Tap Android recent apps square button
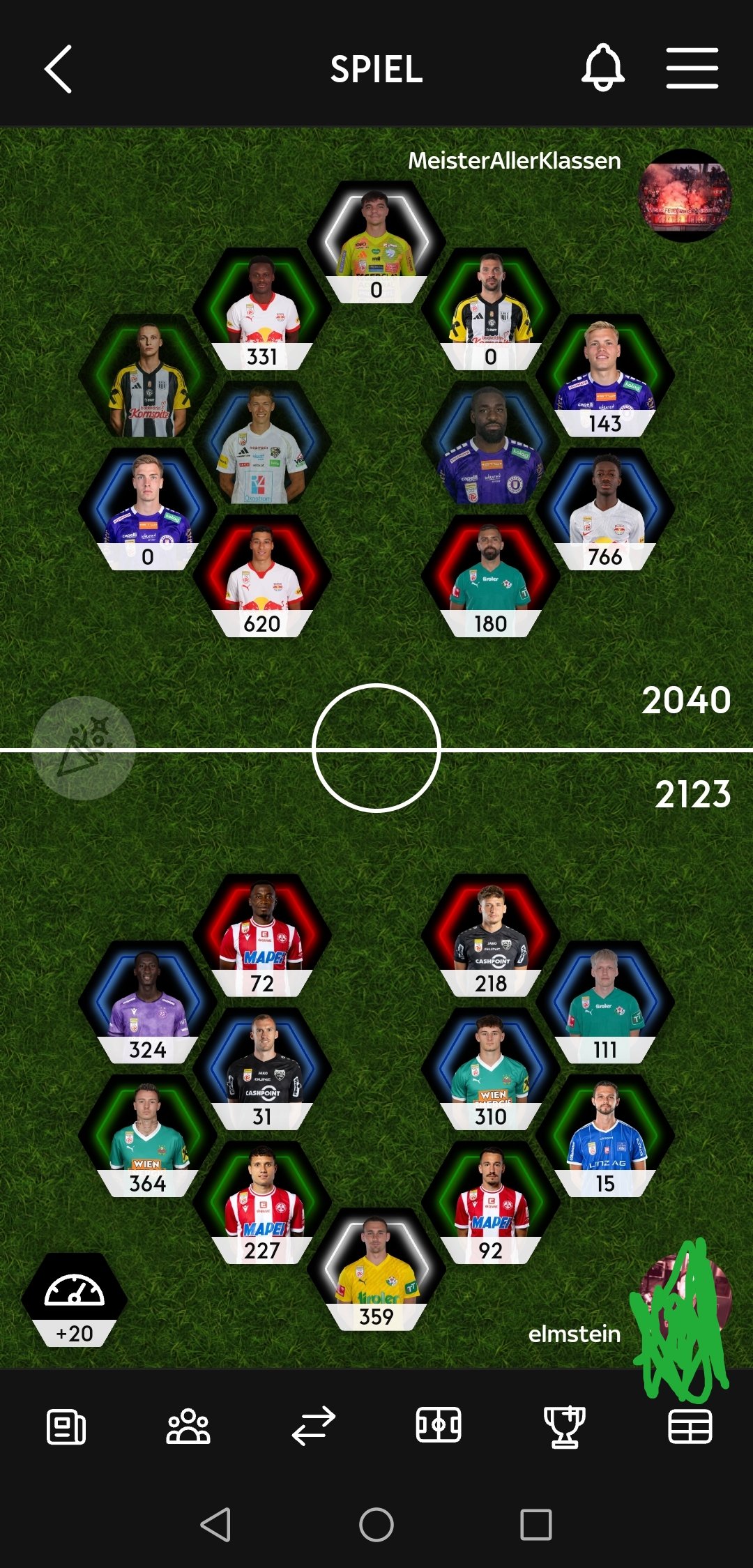 (x=536, y=1525)
